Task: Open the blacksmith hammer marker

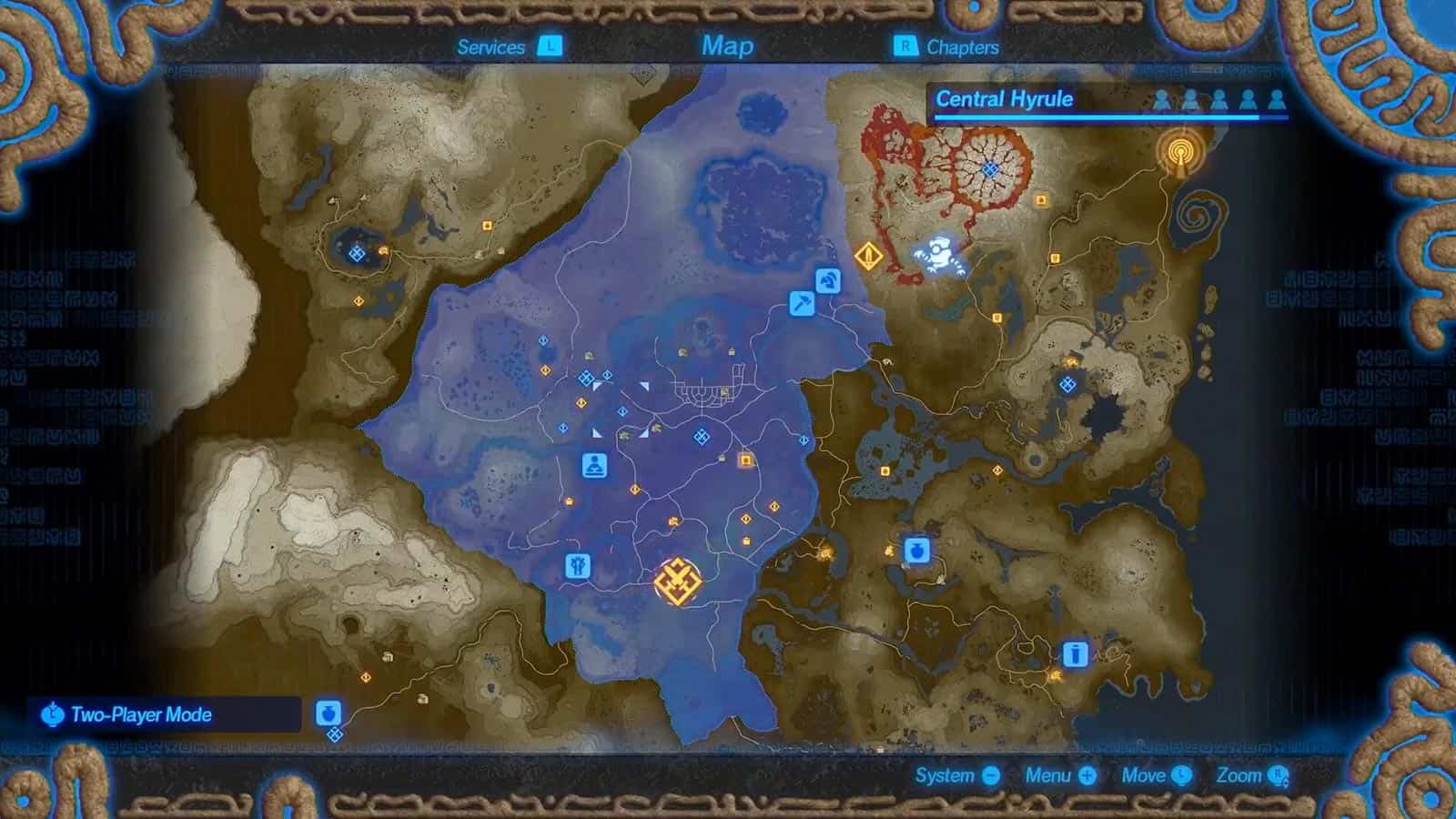Action: pos(802,303)
